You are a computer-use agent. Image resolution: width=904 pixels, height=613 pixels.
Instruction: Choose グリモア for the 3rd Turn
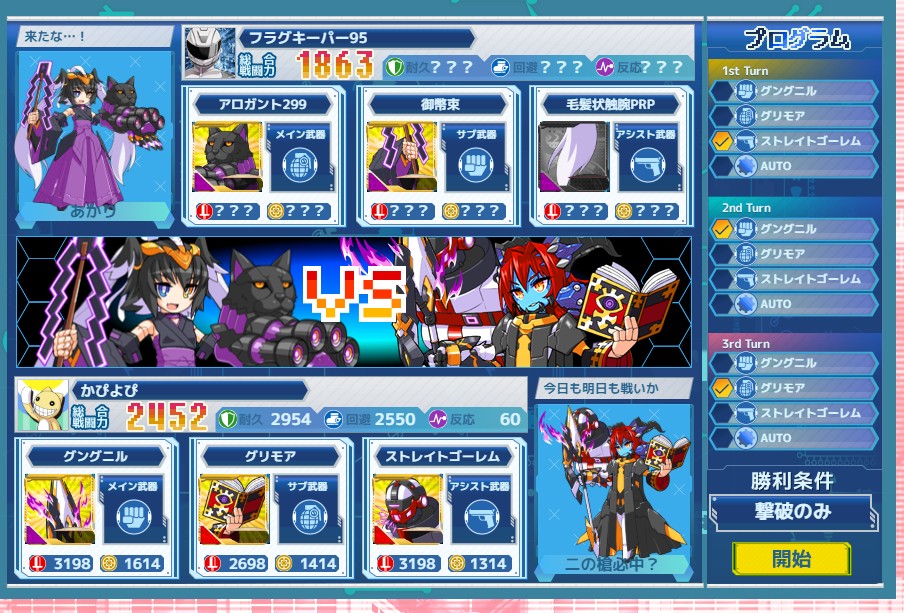click(x=795, y=388)
